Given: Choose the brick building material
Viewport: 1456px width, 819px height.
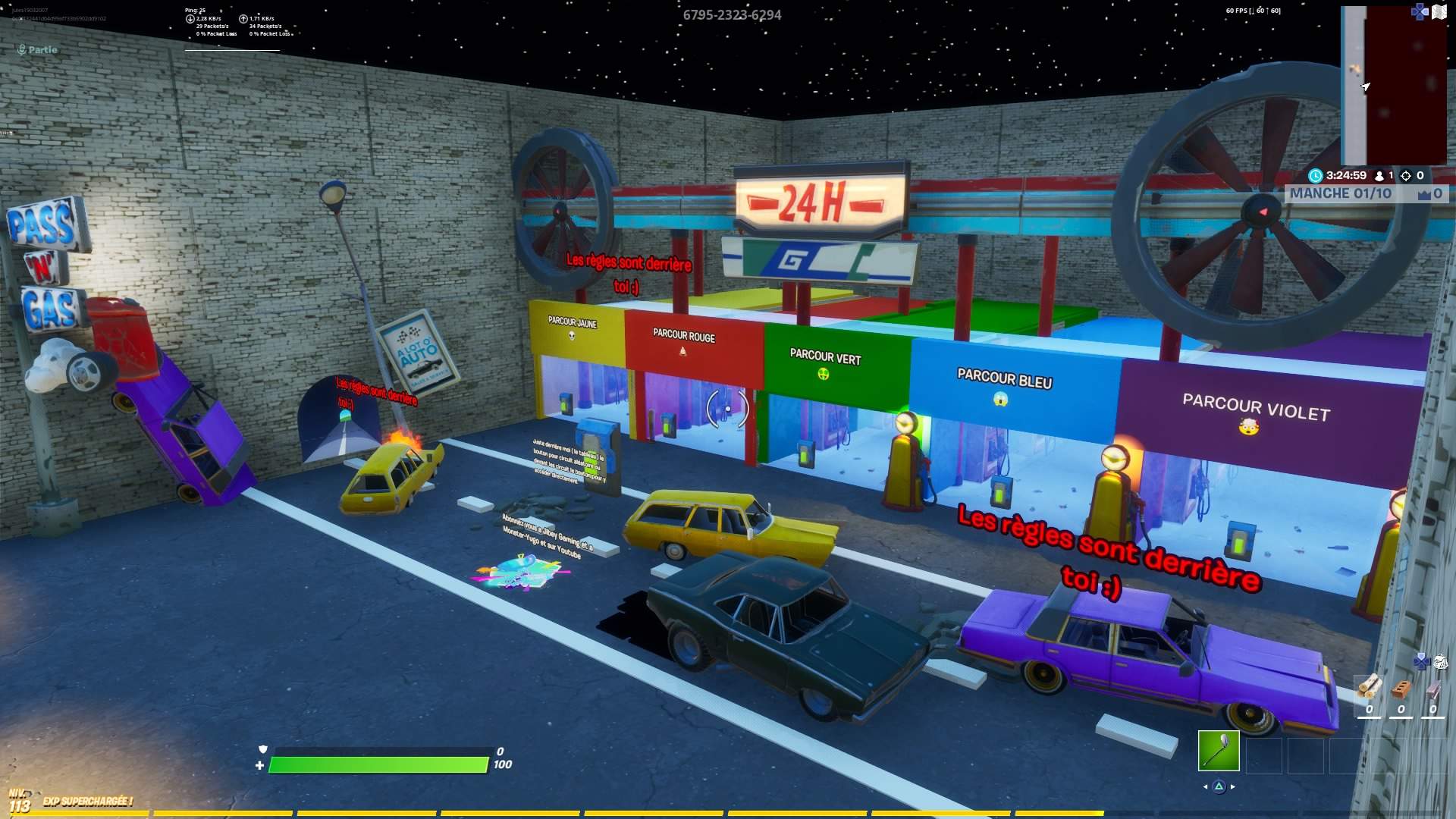Looking at the screenshot, I should [x=1401, y=689].
